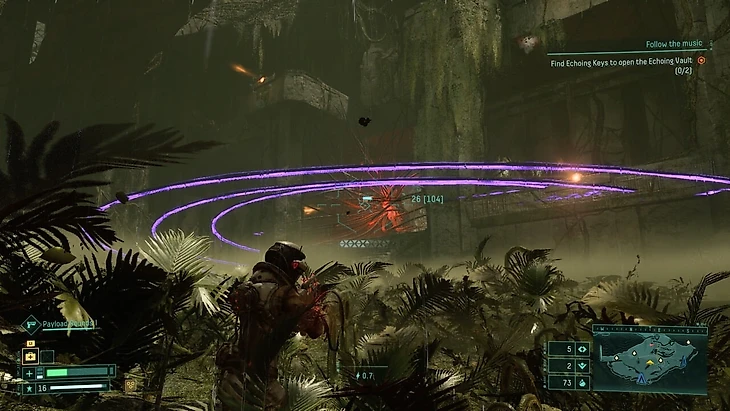730x411 pixels.
Task: Select the Payload Rounds pistol icon
Action: click(x=31, y=323)
